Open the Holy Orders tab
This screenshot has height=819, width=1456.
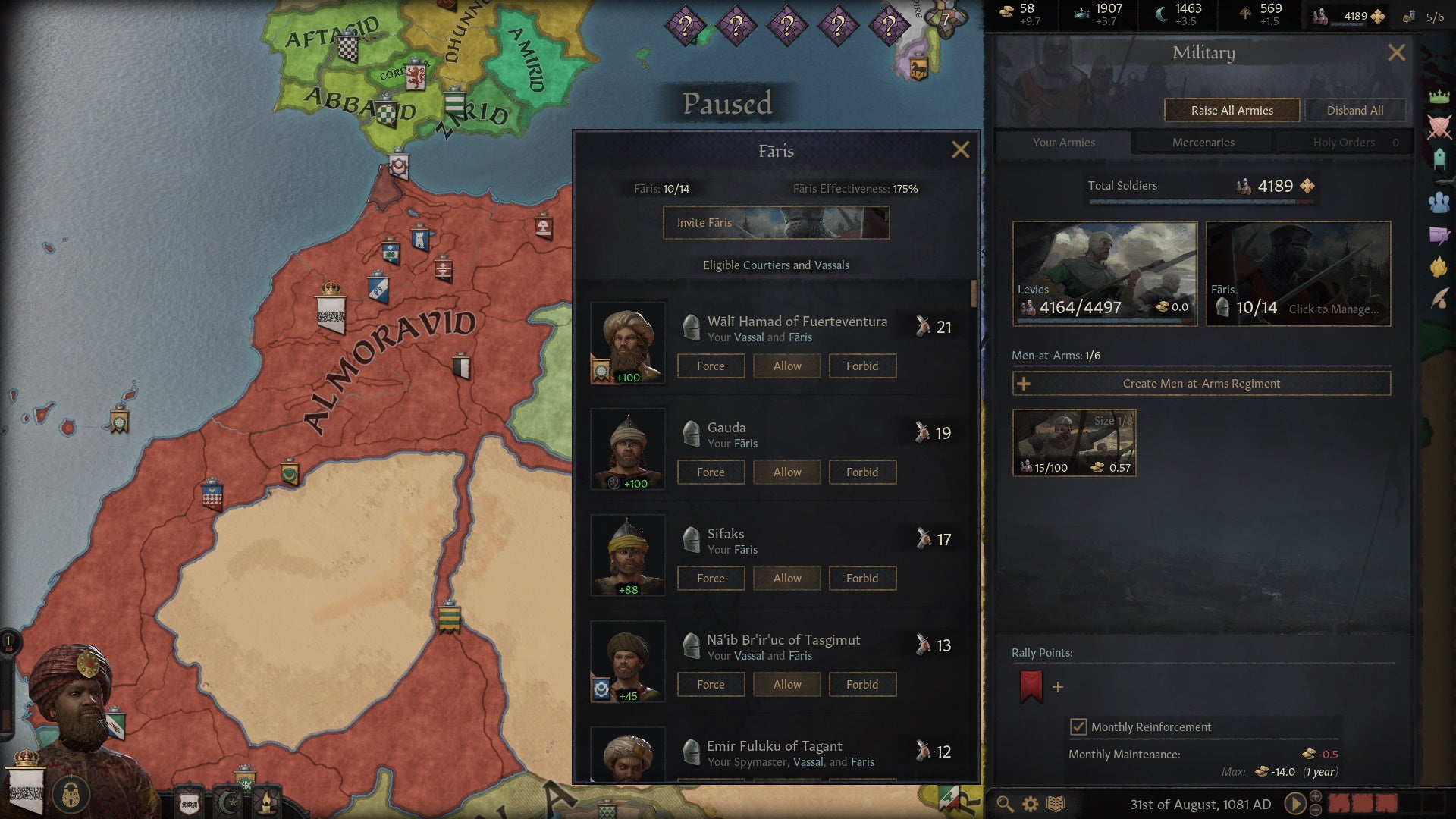pyautogui.click(x=1344, y=142)
